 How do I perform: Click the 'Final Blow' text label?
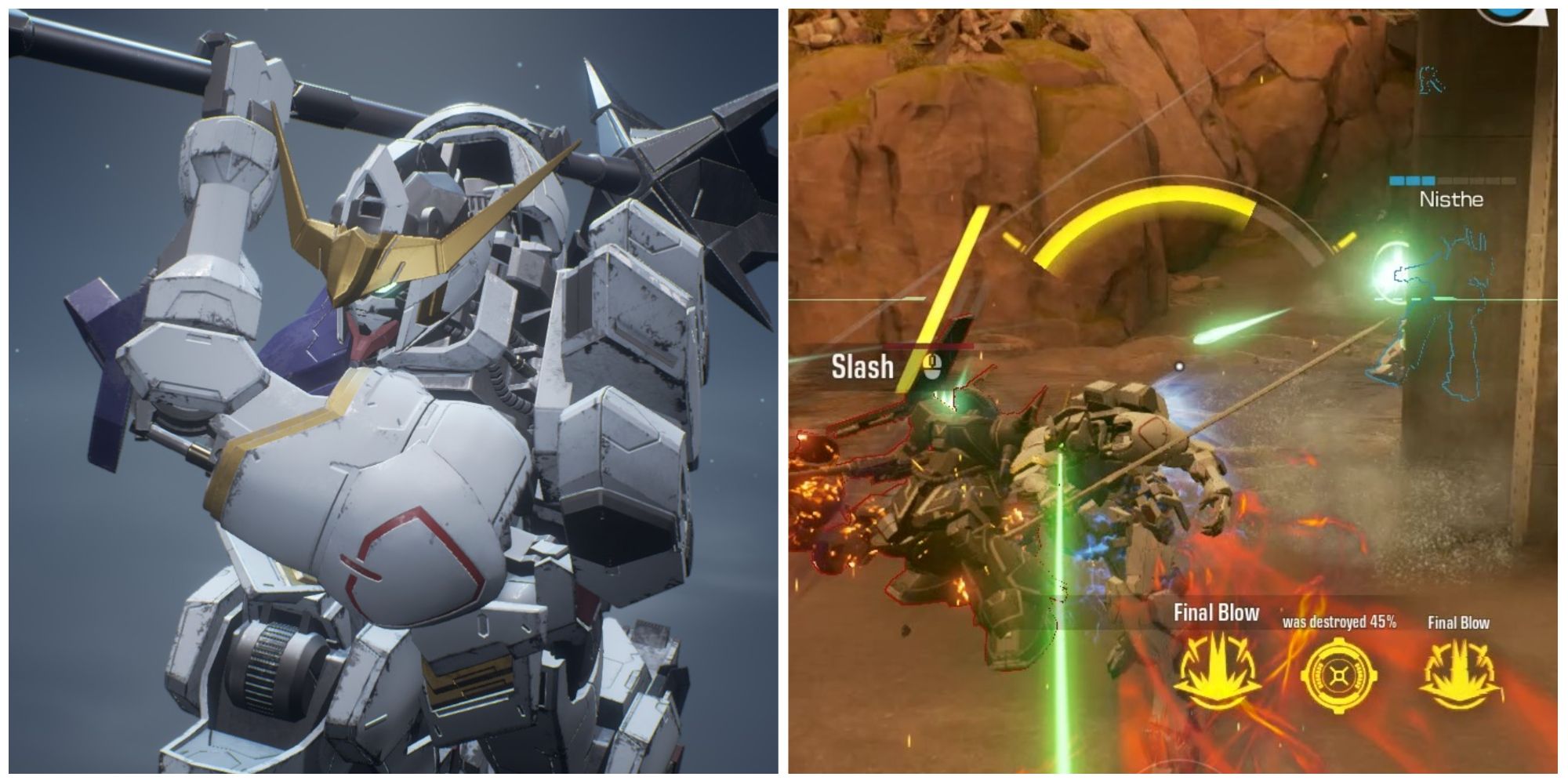[1217, 612]
